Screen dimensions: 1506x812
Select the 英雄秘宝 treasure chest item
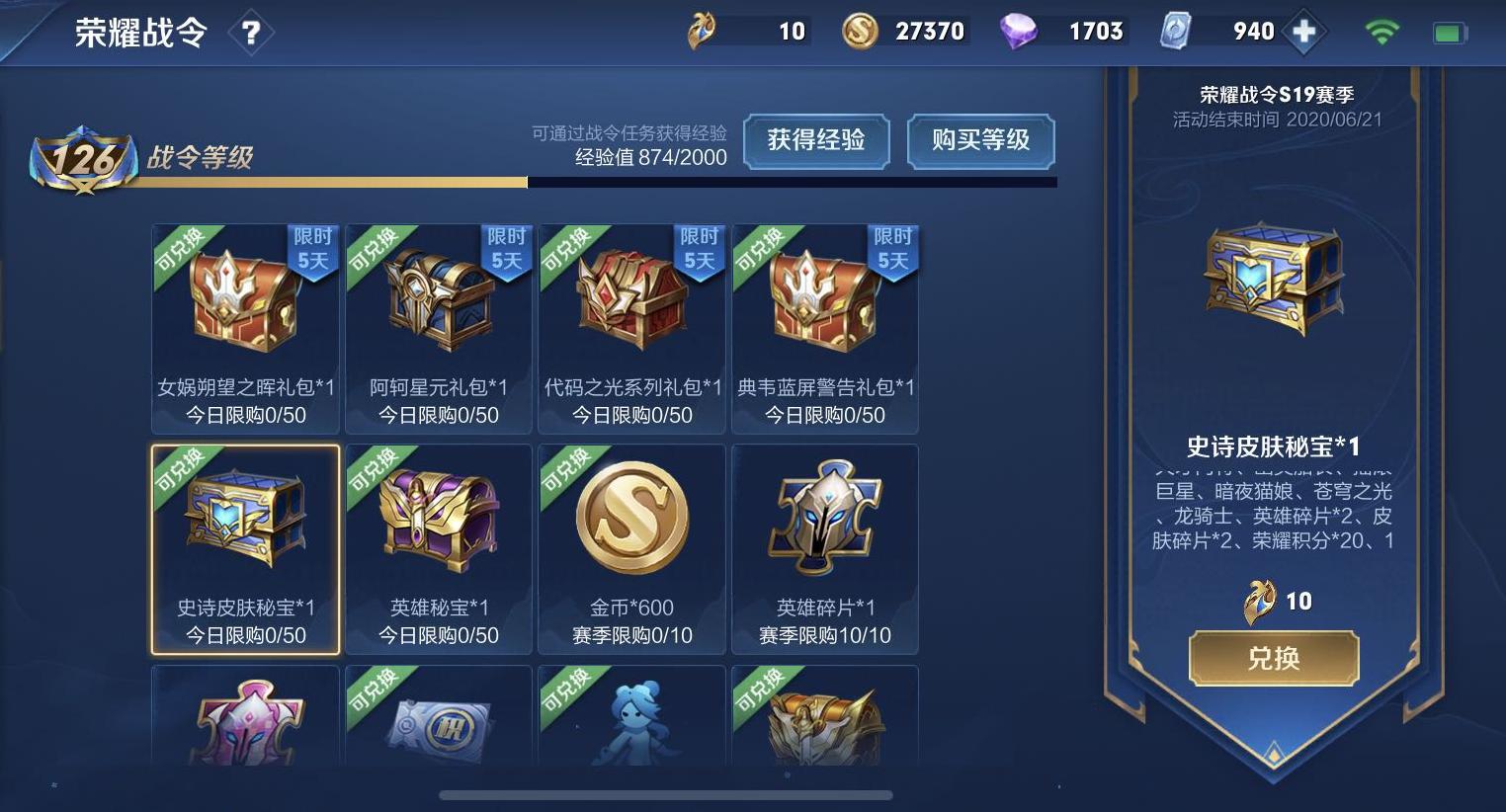coord(438,549)
